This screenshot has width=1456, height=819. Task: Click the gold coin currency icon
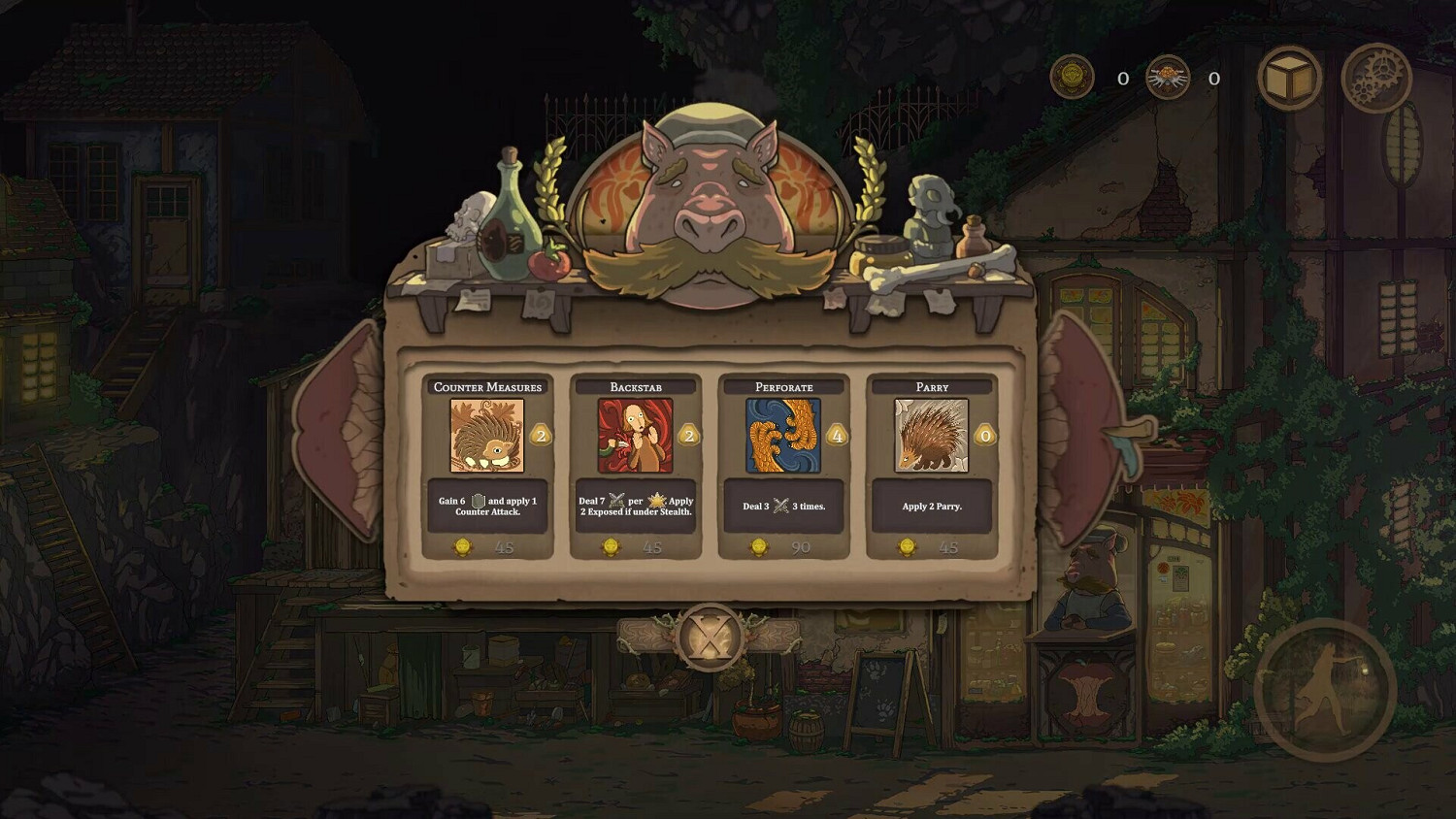pos(1074,79)
